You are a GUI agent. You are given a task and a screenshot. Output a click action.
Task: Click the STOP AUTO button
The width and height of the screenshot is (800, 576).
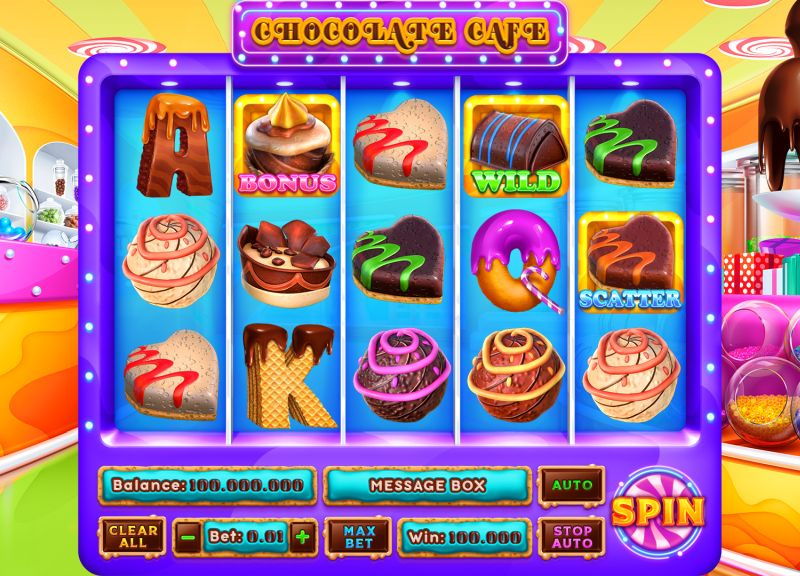(x=572, y=537)
